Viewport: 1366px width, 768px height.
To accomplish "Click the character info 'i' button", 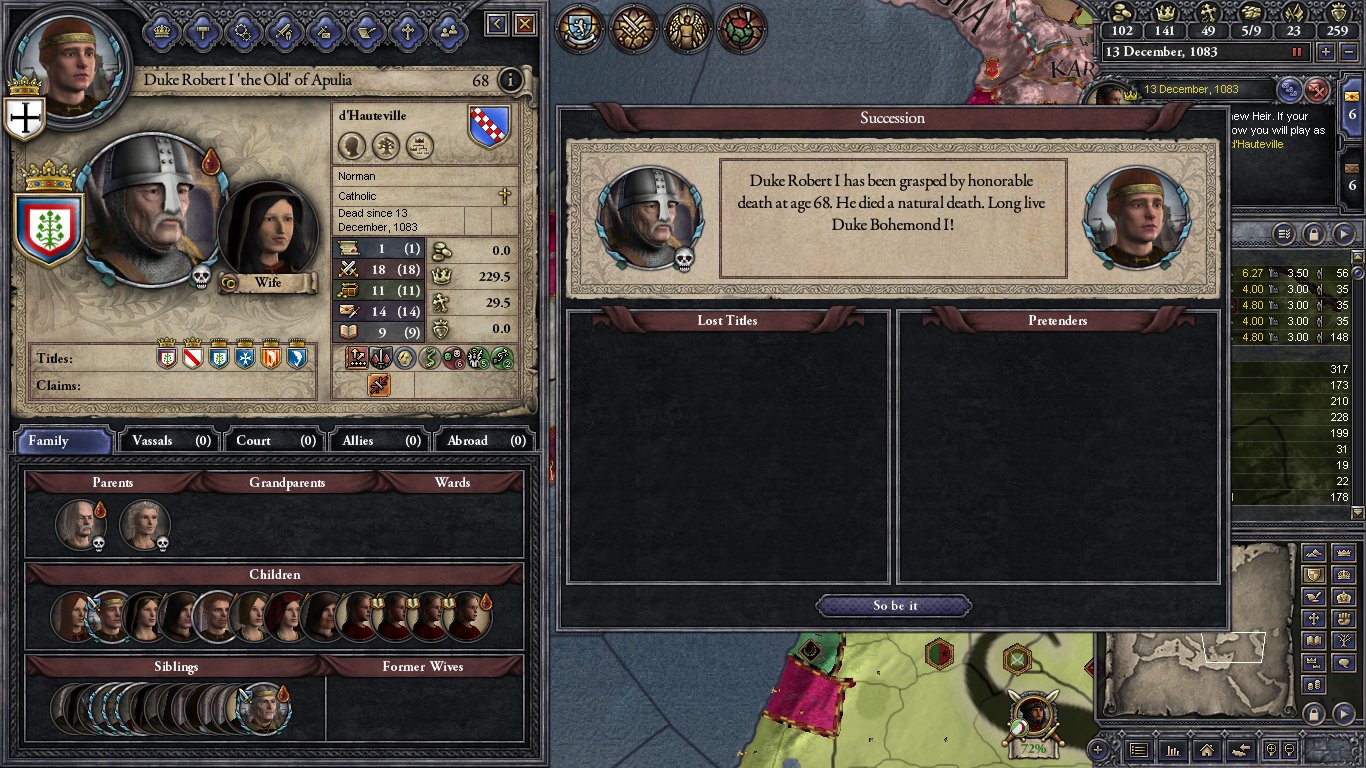I will [x=510, y=80].
